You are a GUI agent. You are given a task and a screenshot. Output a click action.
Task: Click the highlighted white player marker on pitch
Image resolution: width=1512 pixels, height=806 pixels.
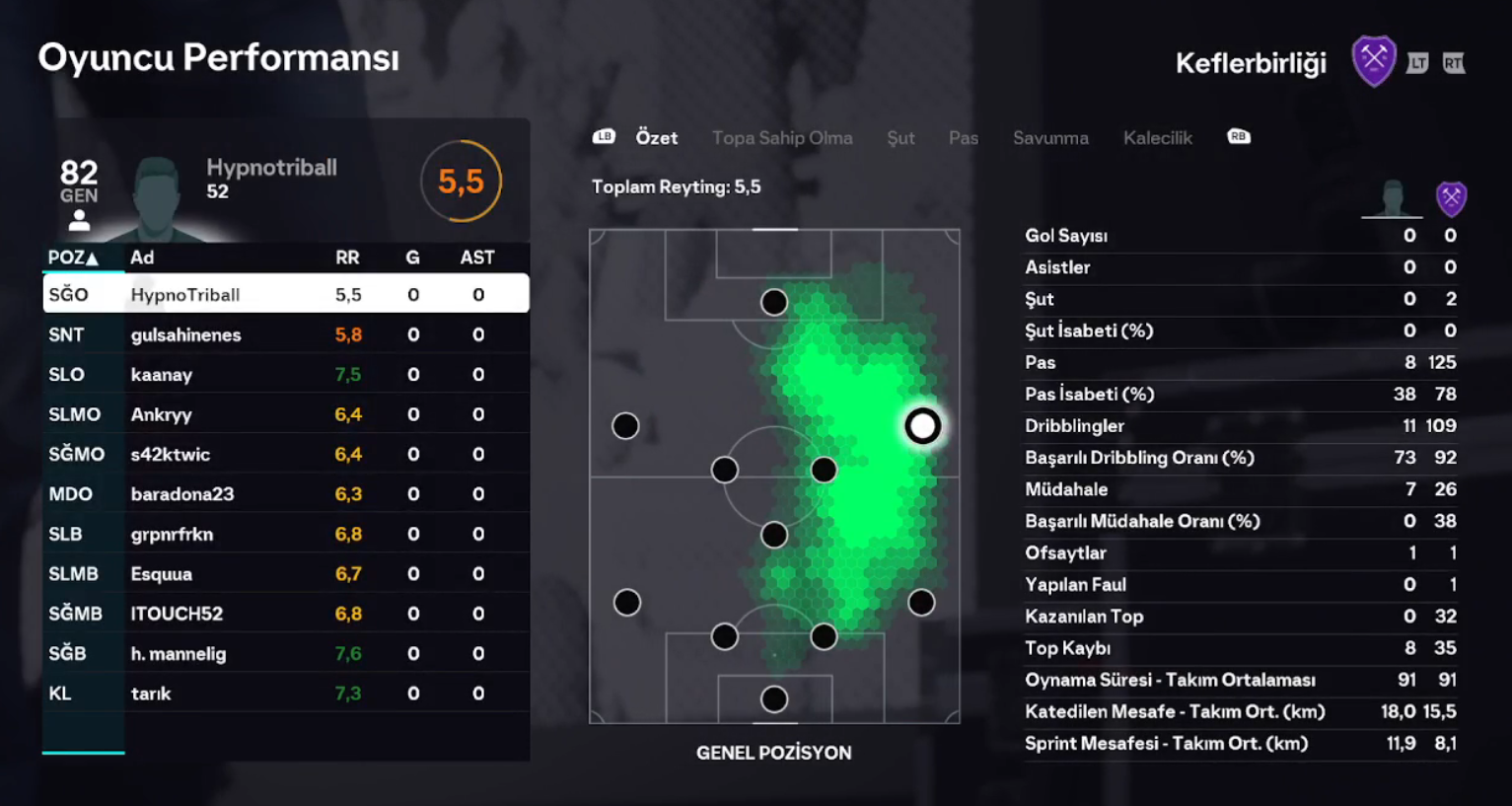click(x=922, y=426)
